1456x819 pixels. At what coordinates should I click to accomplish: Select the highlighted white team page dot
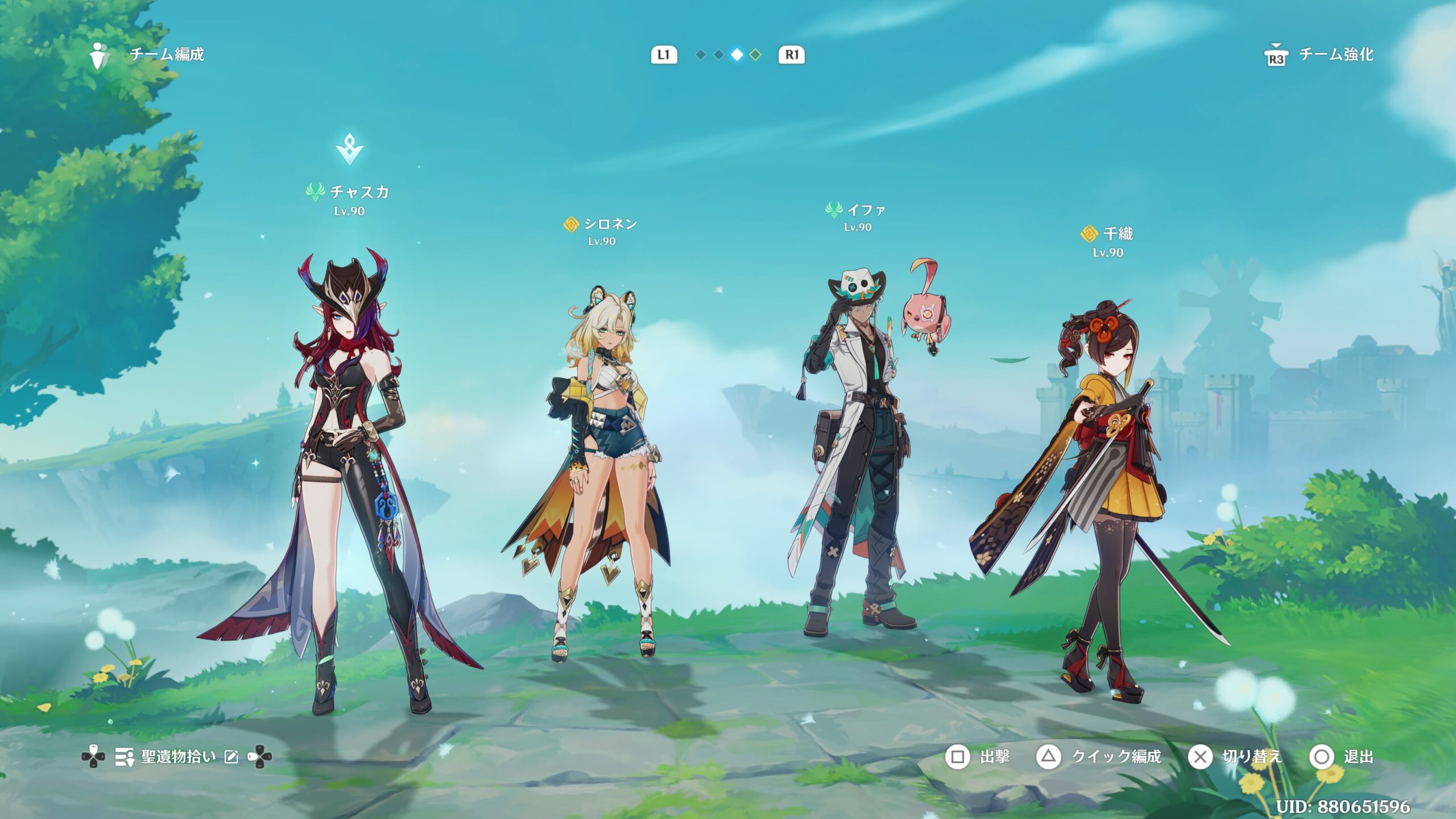pos(737,55)
